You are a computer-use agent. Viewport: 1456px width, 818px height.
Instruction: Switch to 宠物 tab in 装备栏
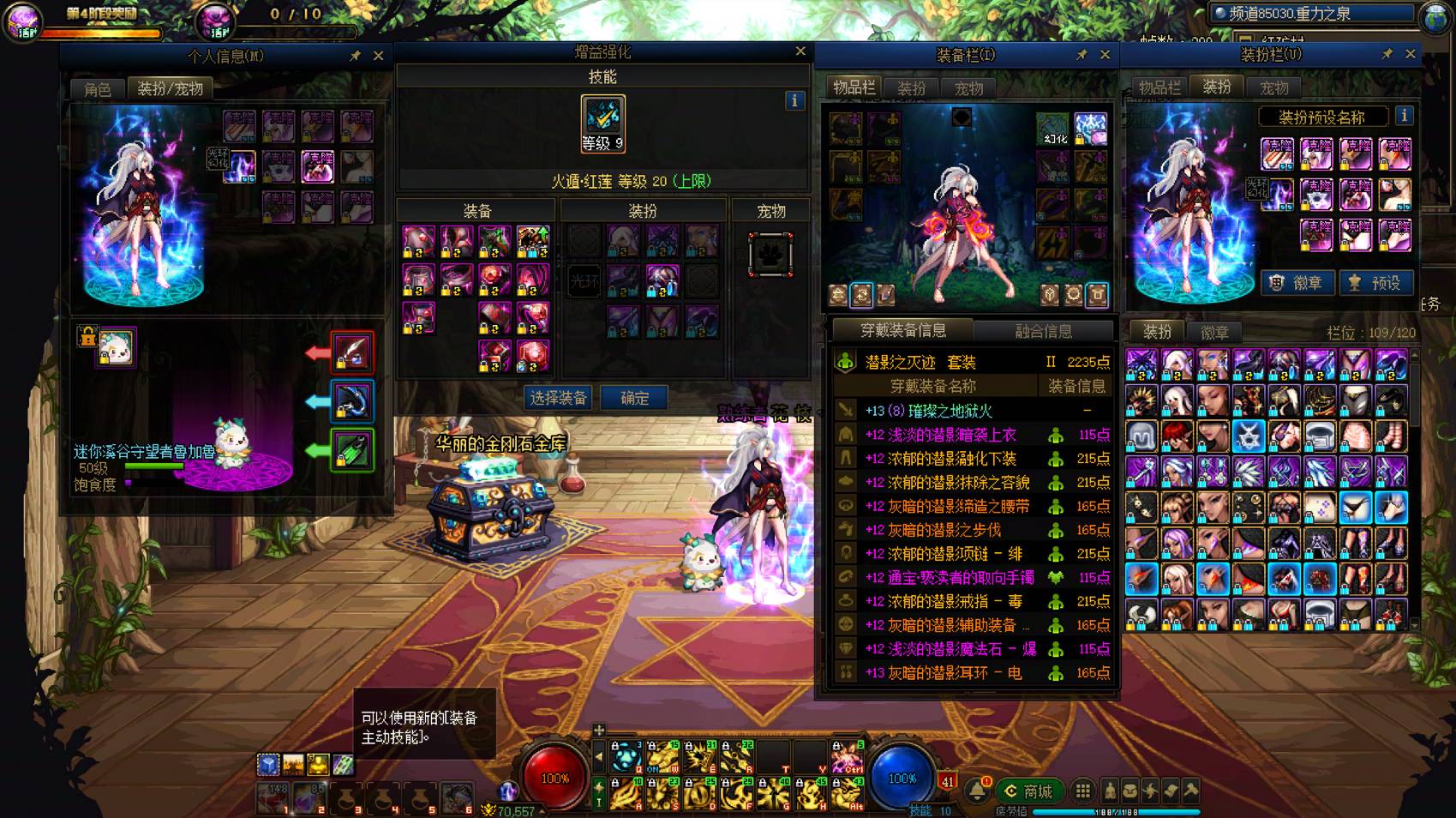click(969, 88)
